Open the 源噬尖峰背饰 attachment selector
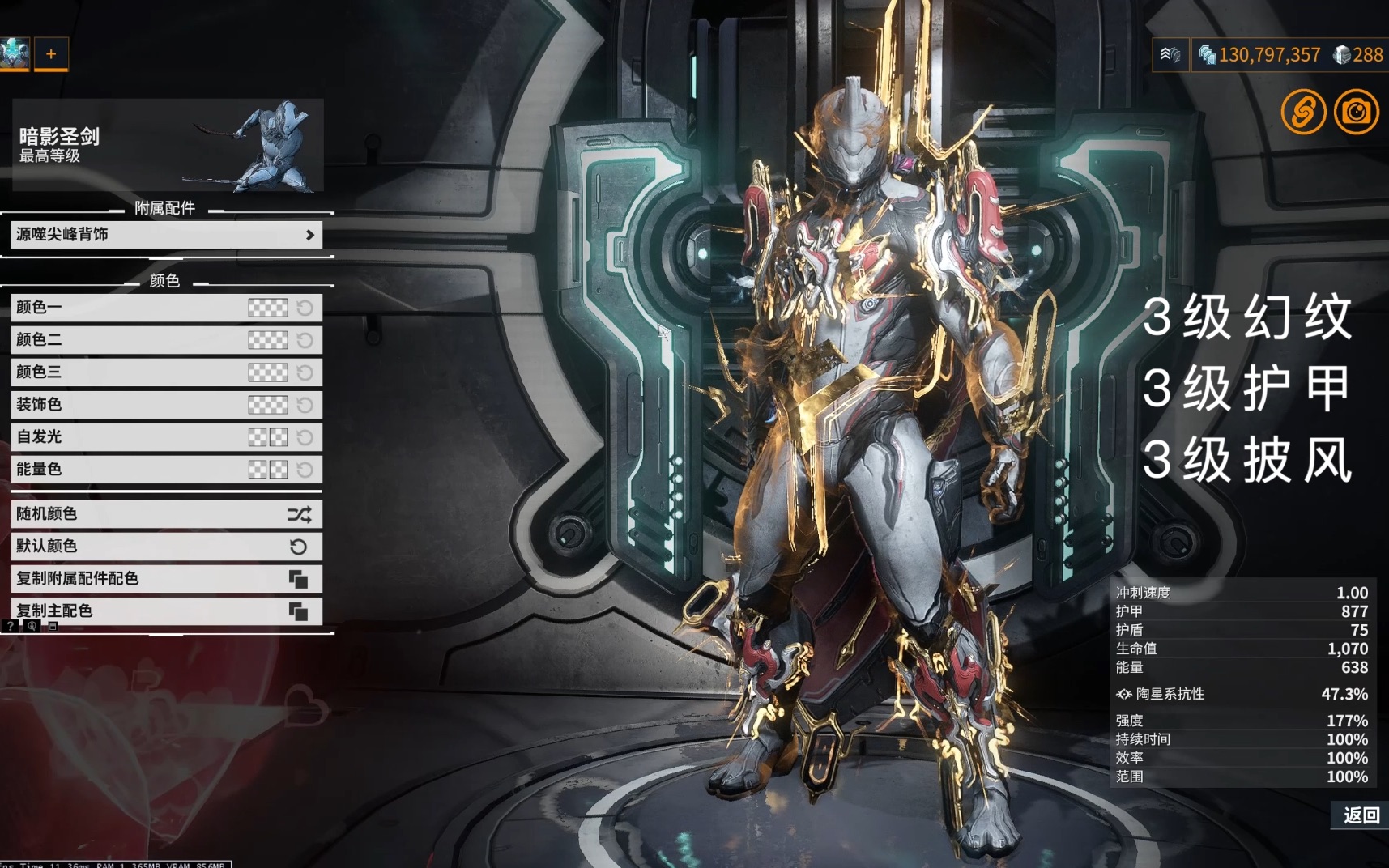The image size is (1389, 868). pos(166,235)
